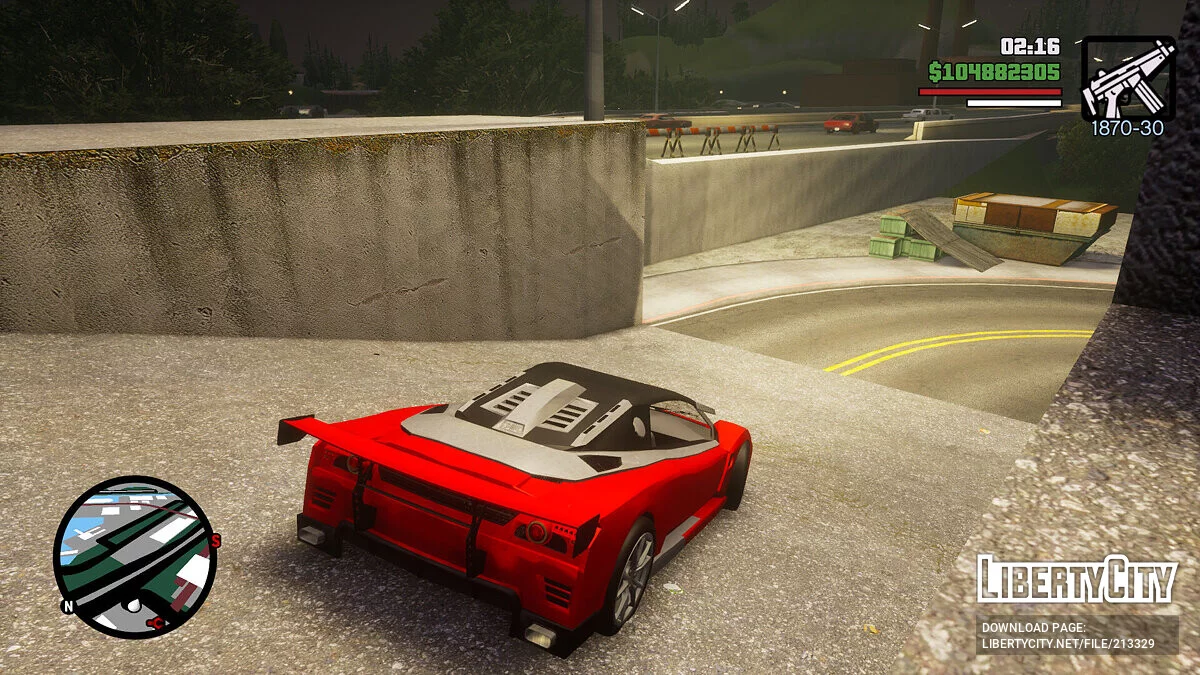Image resolution: width=1200 pixels, height=675 pixels.
Task: Open the LibertyCity watermark logo
Action: [x=1077, y=580]
